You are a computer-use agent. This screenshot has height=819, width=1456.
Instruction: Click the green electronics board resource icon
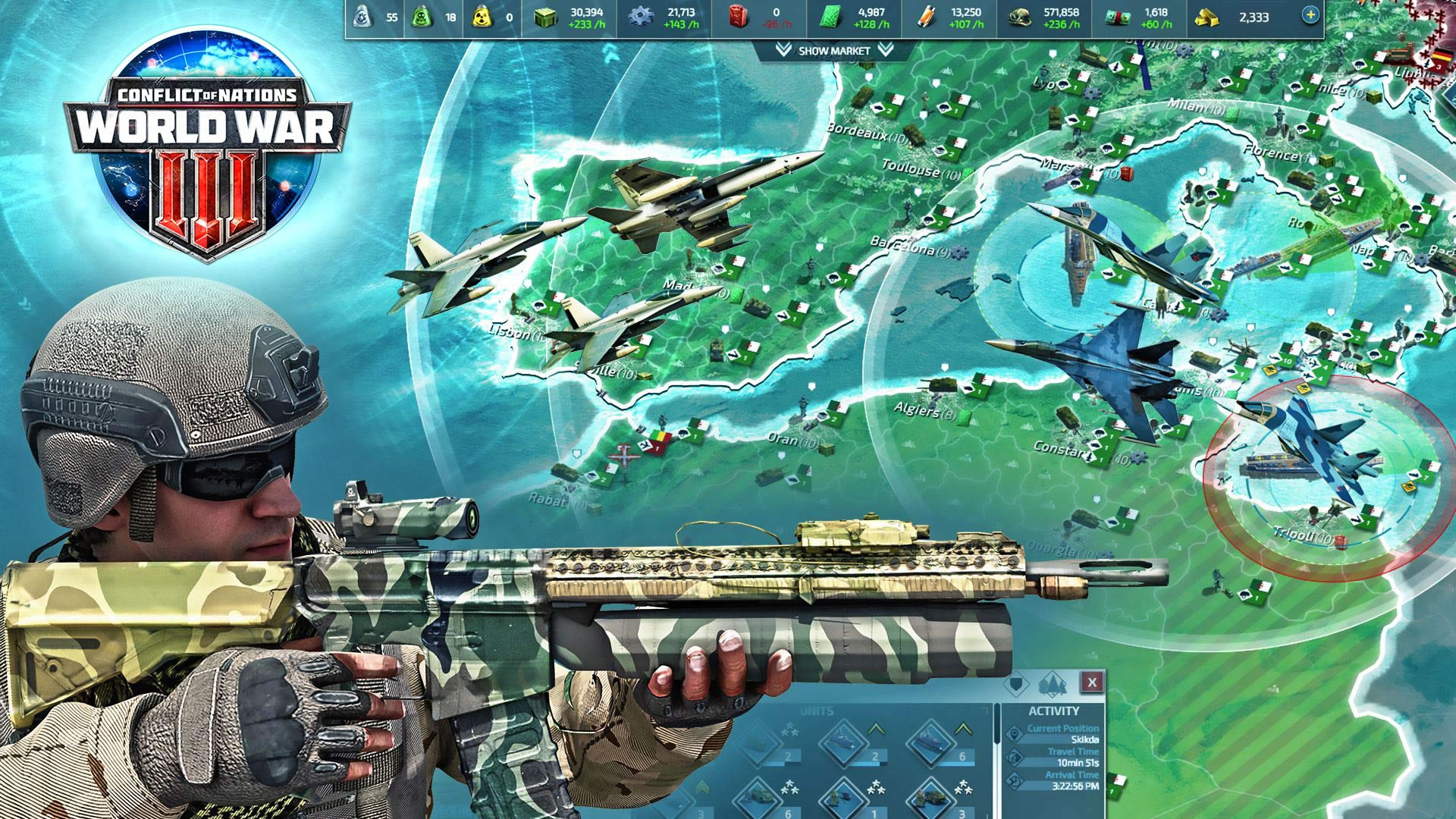833,17
